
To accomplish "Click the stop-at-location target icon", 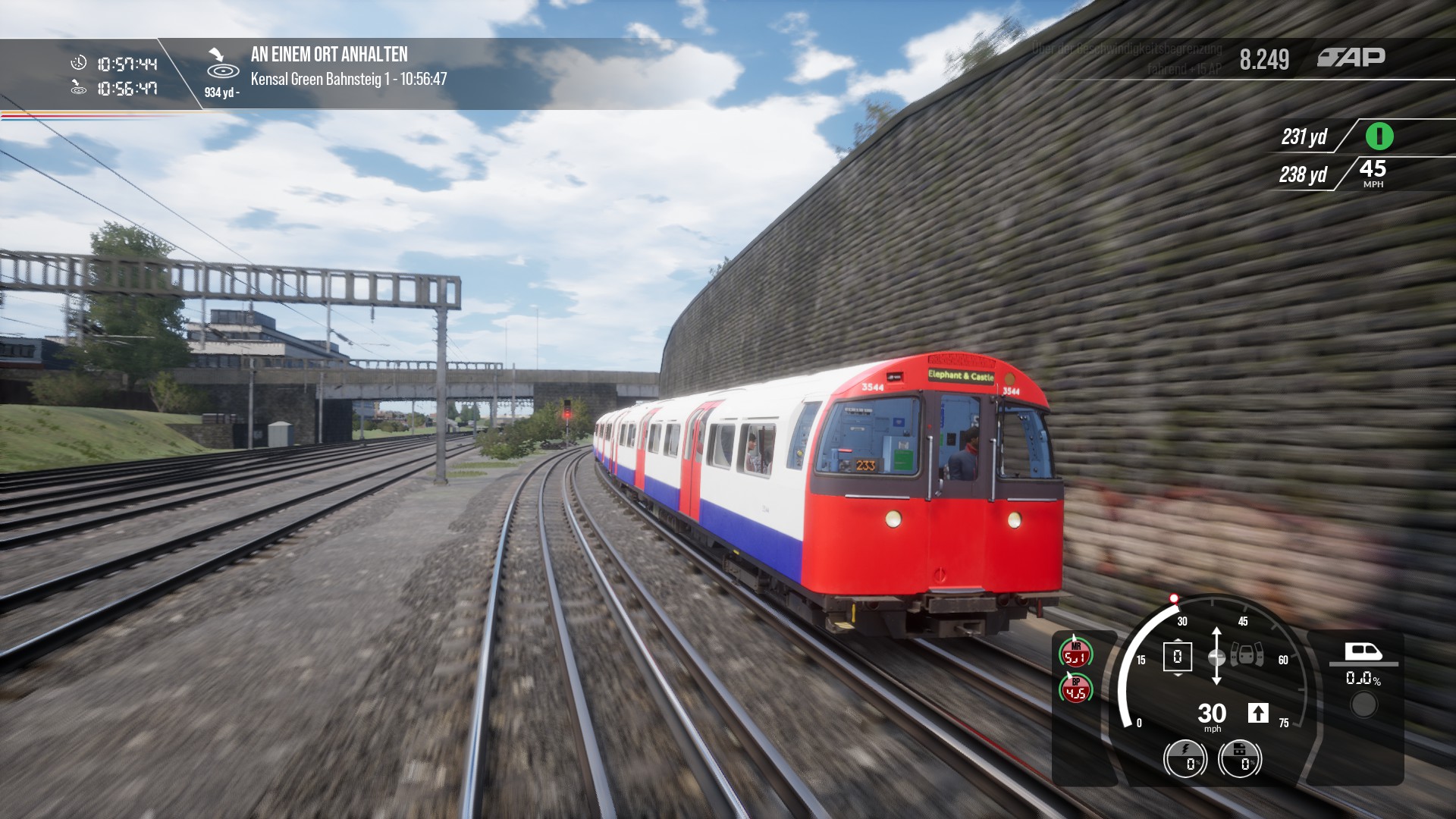I will [x=222, y=64].
